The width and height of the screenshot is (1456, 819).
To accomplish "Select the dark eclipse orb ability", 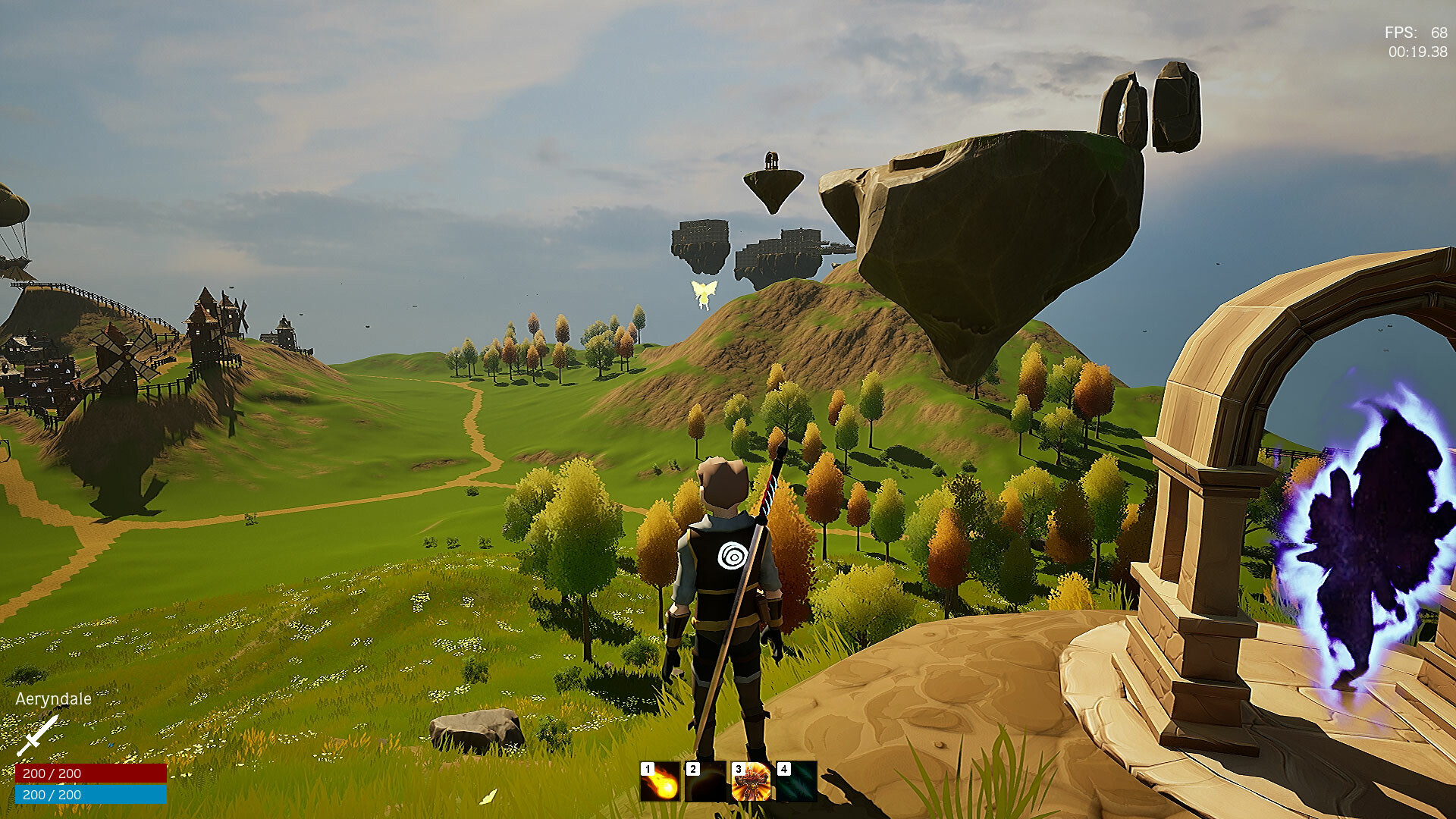I will click(x=706, y=782).
